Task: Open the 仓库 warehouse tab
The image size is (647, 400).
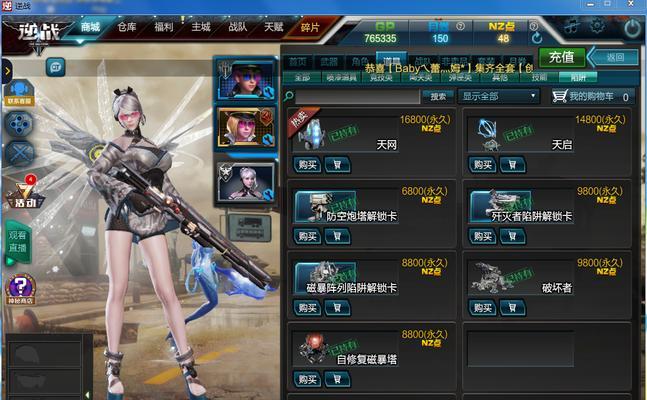Action: 127,27
